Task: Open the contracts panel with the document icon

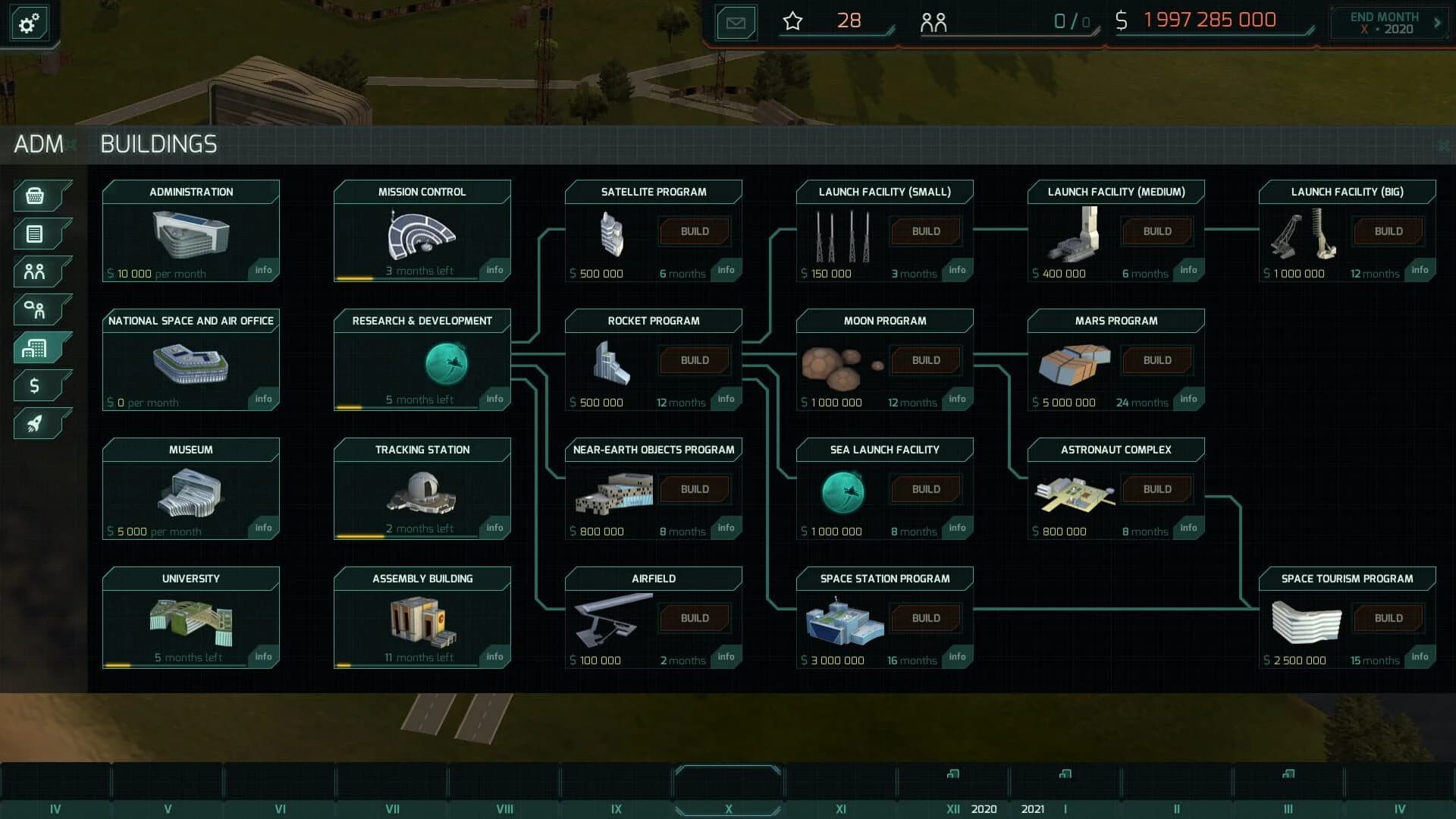Action: 33,234
